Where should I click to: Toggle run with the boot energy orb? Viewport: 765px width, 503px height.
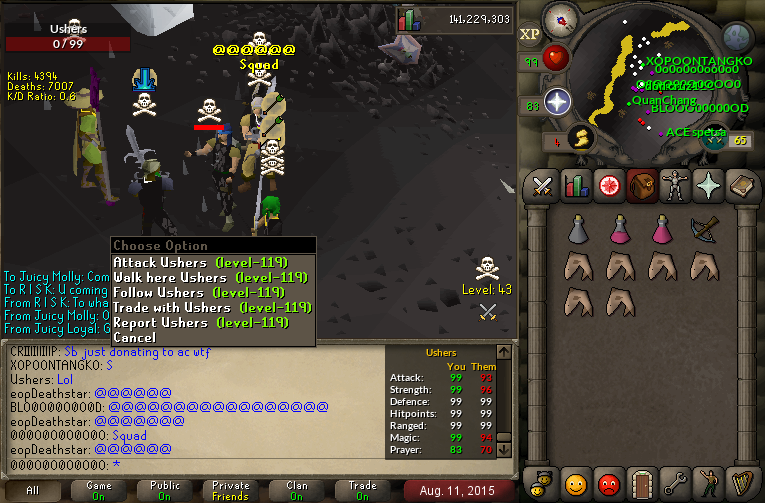click(578, 139)
